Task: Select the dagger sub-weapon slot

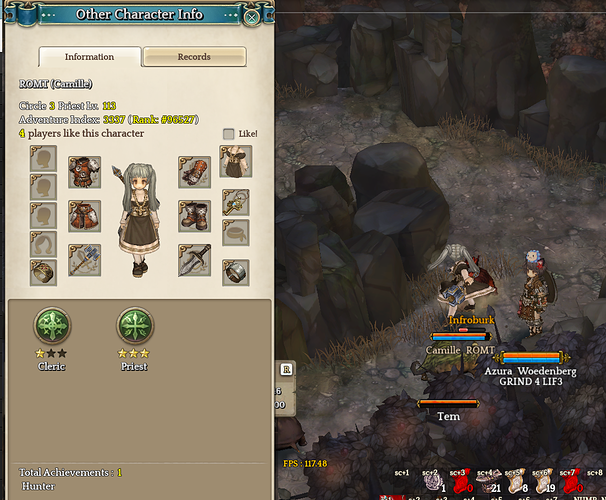Action: click(x=195, y=260)
